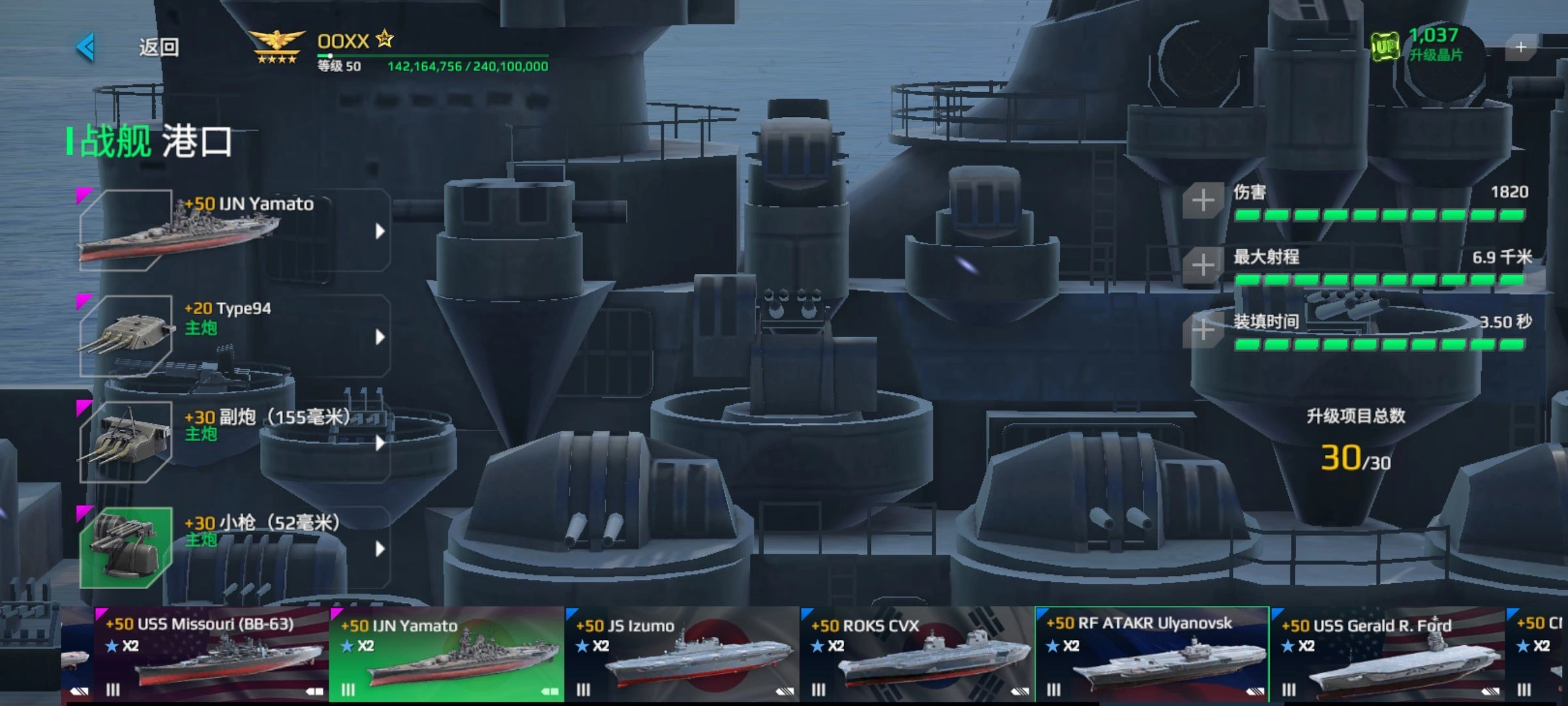Pick IJN Yamato from bottom ship bar
The image size is (1568, 706).
click(x=446, y=655)
